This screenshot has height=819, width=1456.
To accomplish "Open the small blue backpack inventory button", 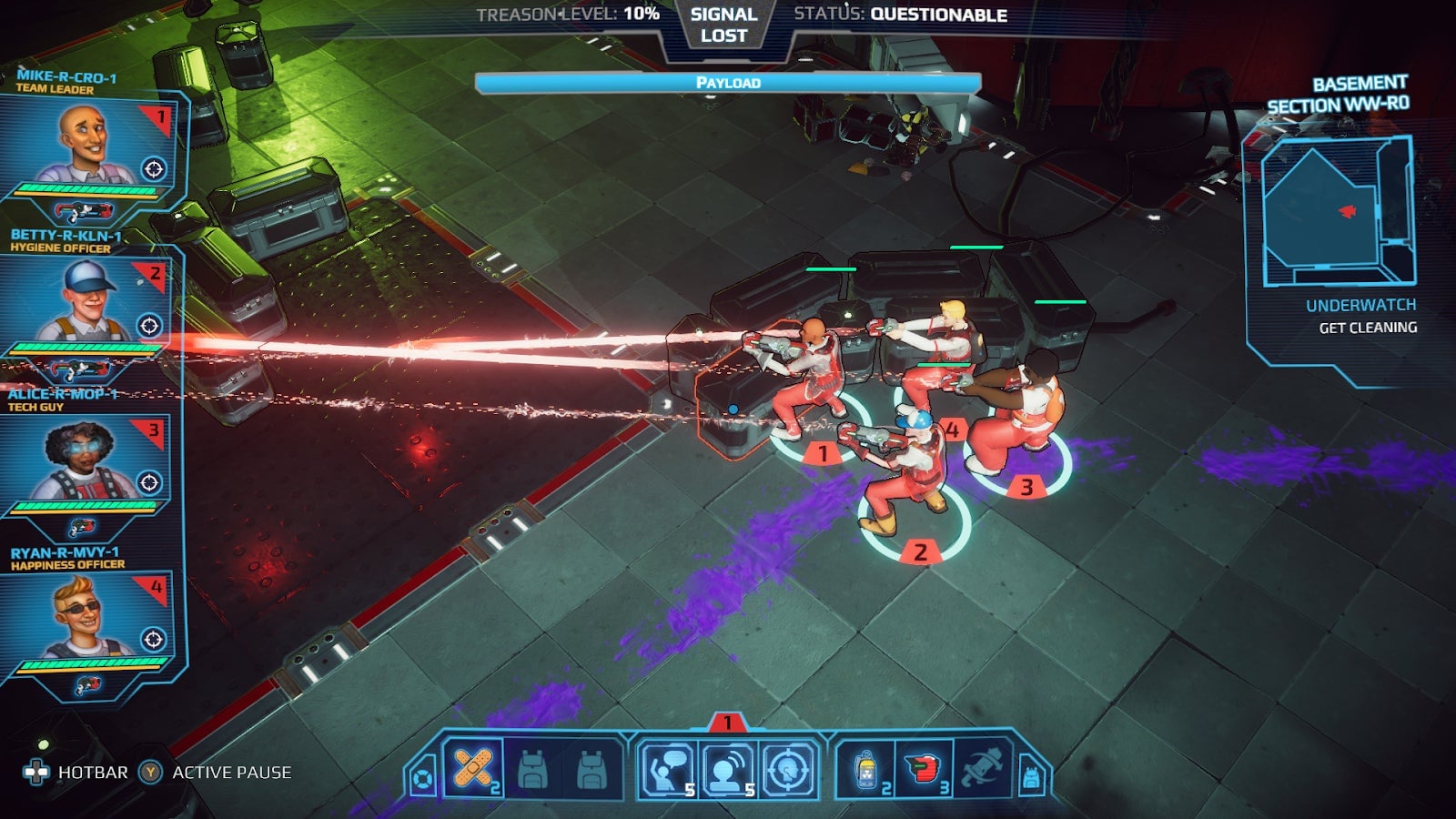I will (x=1031, y=778).
